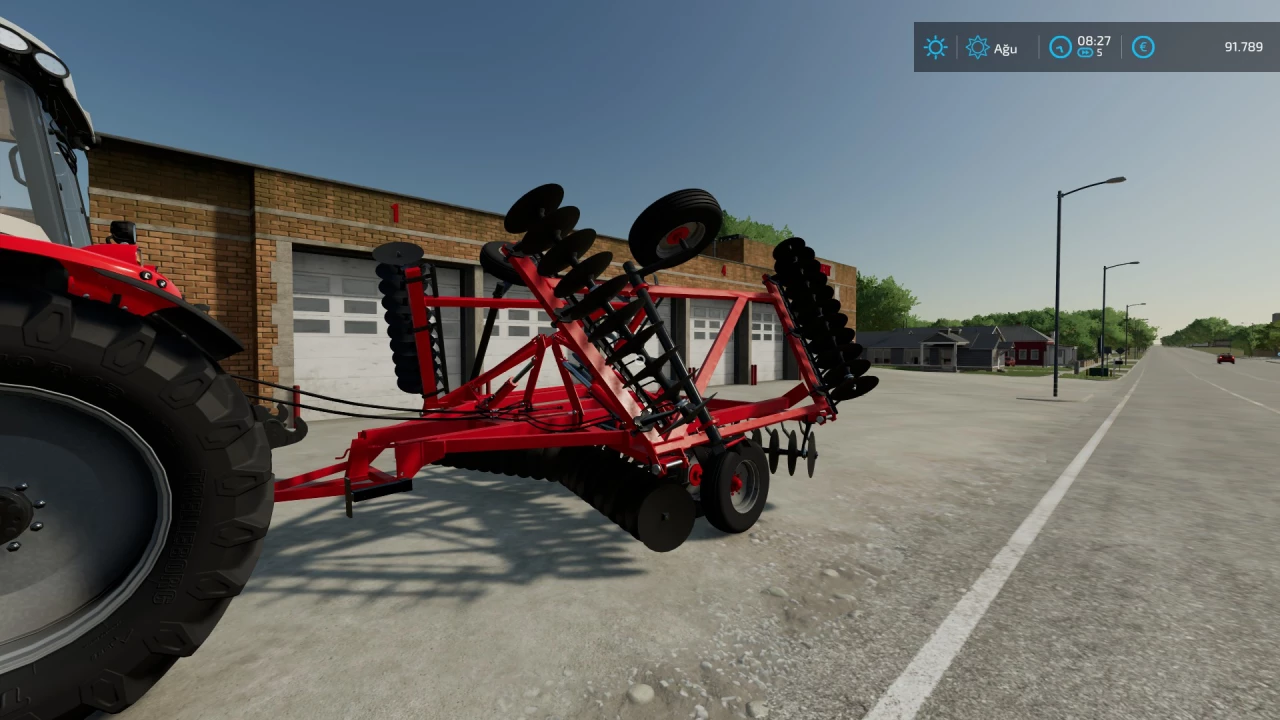Click the in-game clock icon
The image size is (1280, 720).
[x=1060, y=48]
